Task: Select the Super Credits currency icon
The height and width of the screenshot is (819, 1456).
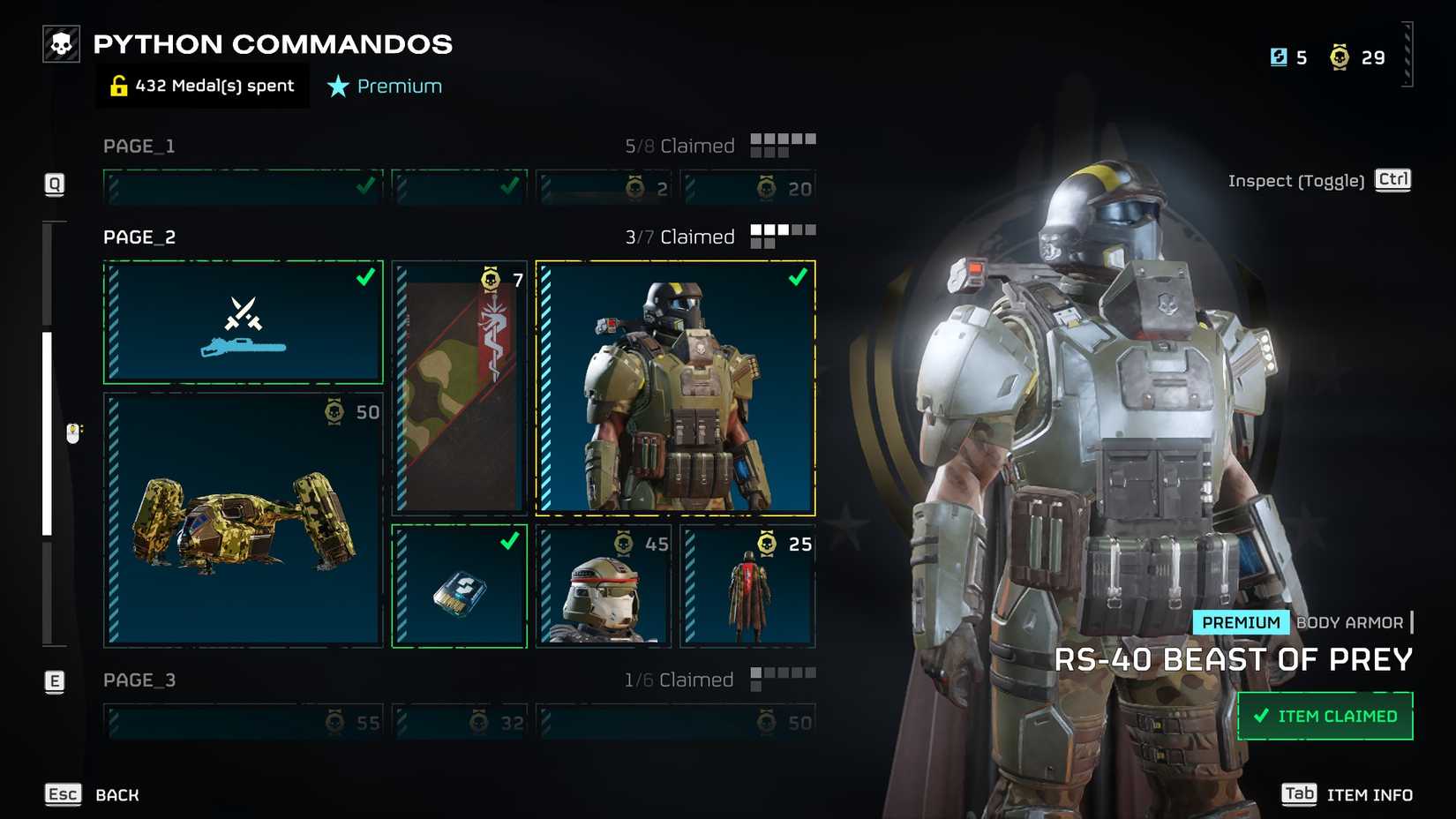Action: [x=1278, y=56]
